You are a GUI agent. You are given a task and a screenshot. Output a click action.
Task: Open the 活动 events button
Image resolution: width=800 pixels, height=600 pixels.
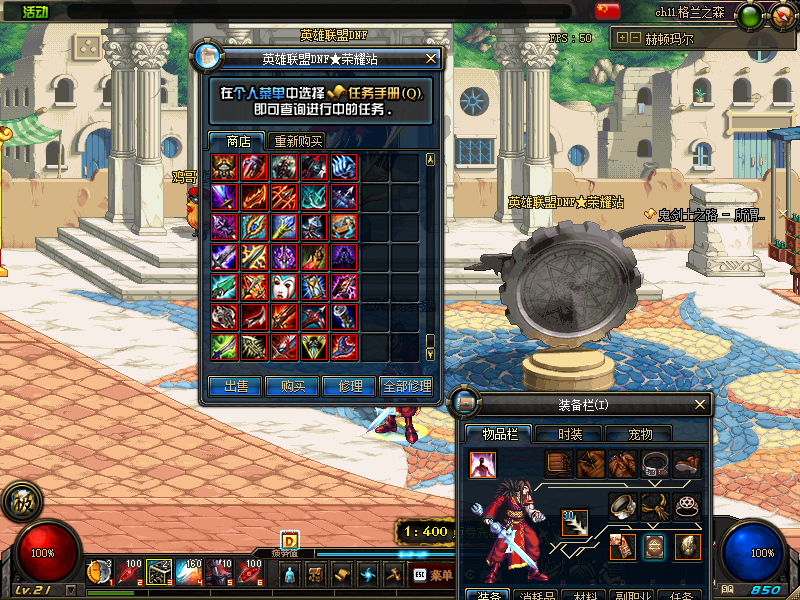click(x=35, y=11)
